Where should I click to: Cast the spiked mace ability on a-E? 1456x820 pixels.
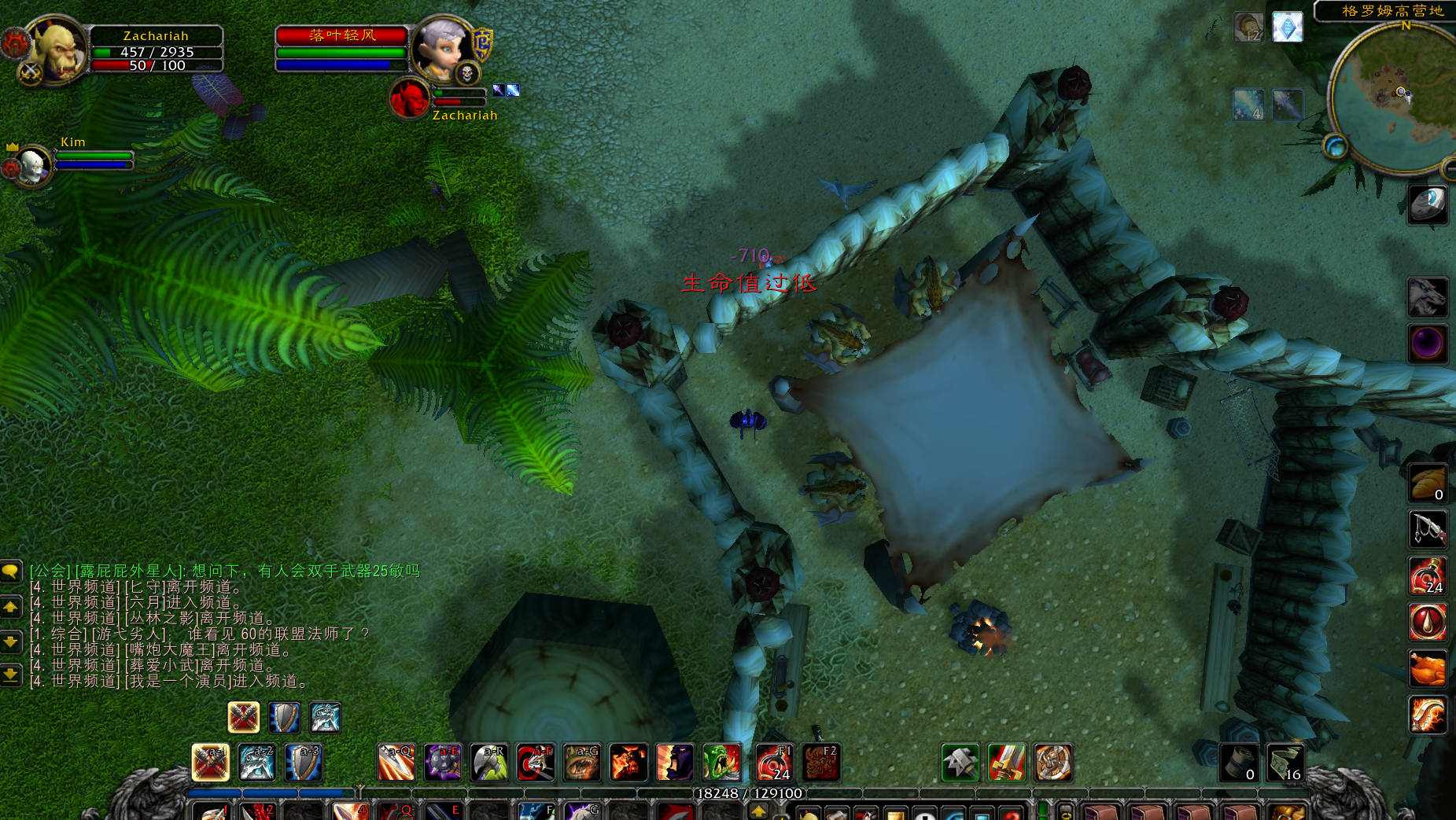443,763
